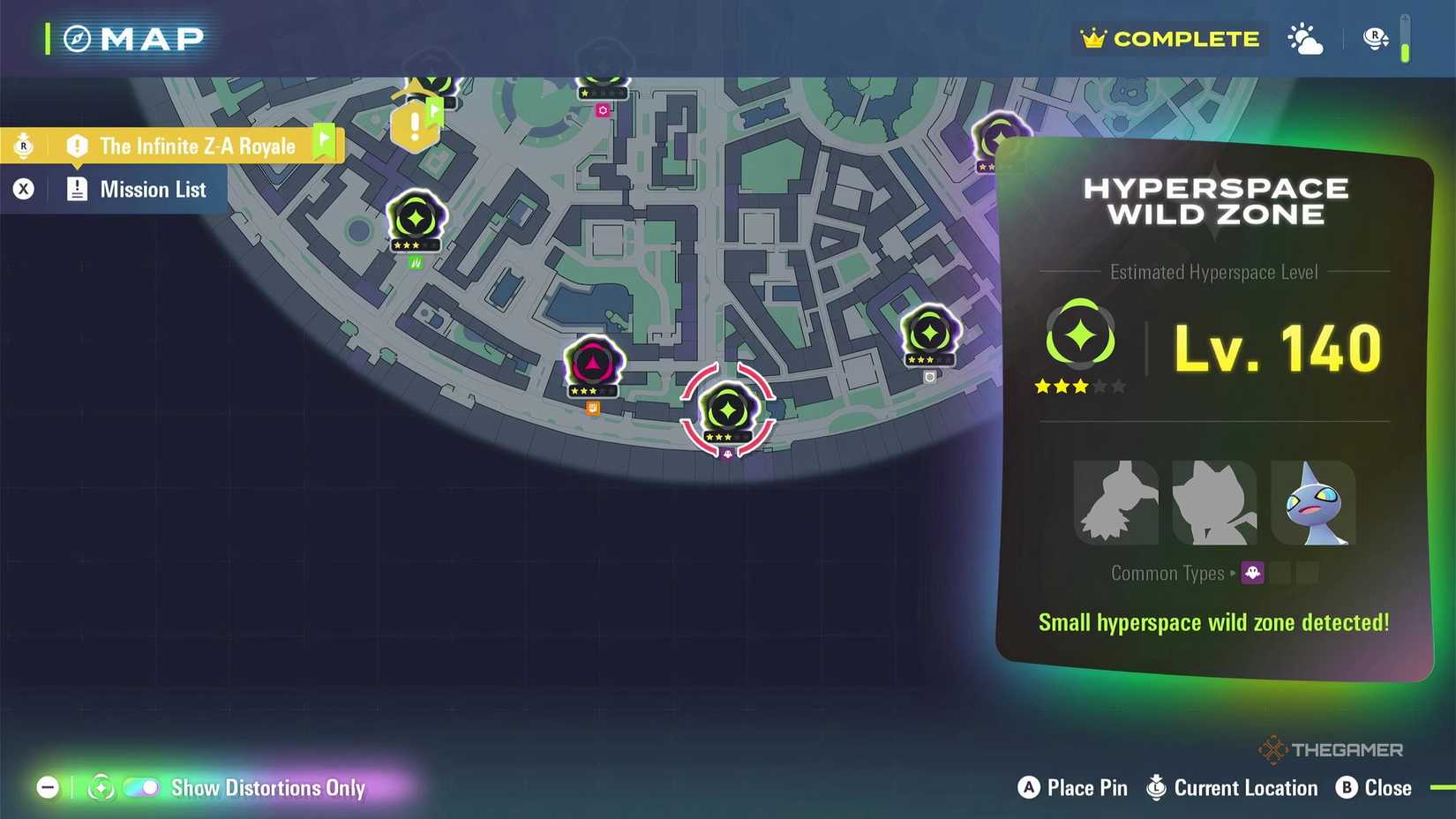1456x819 pixels.
Task: Click the COMPLETE badge in the top bar
Action: click(1168, 39)
